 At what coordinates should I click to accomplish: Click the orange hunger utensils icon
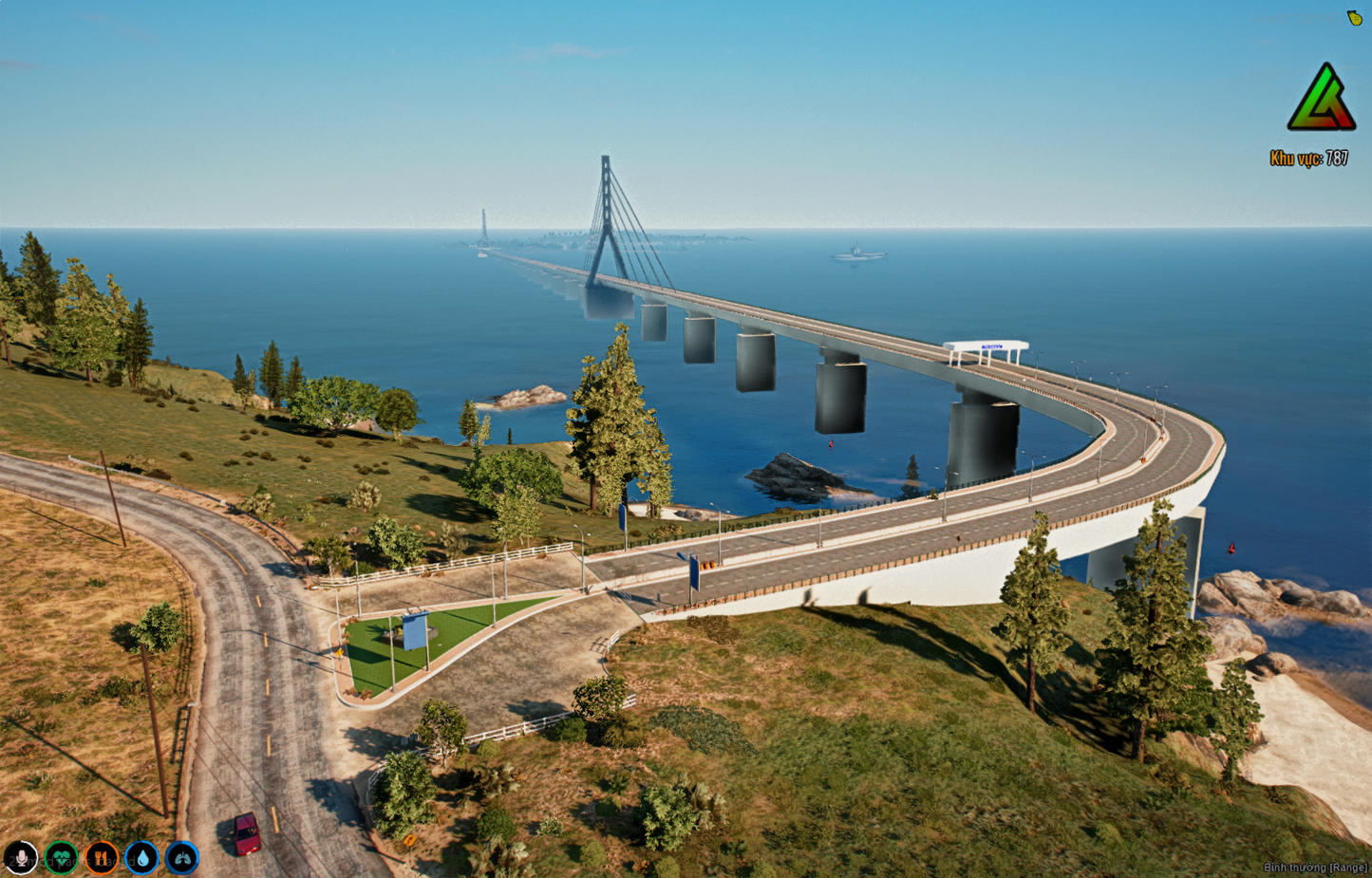pyautogui.click(x=100, y=857)
